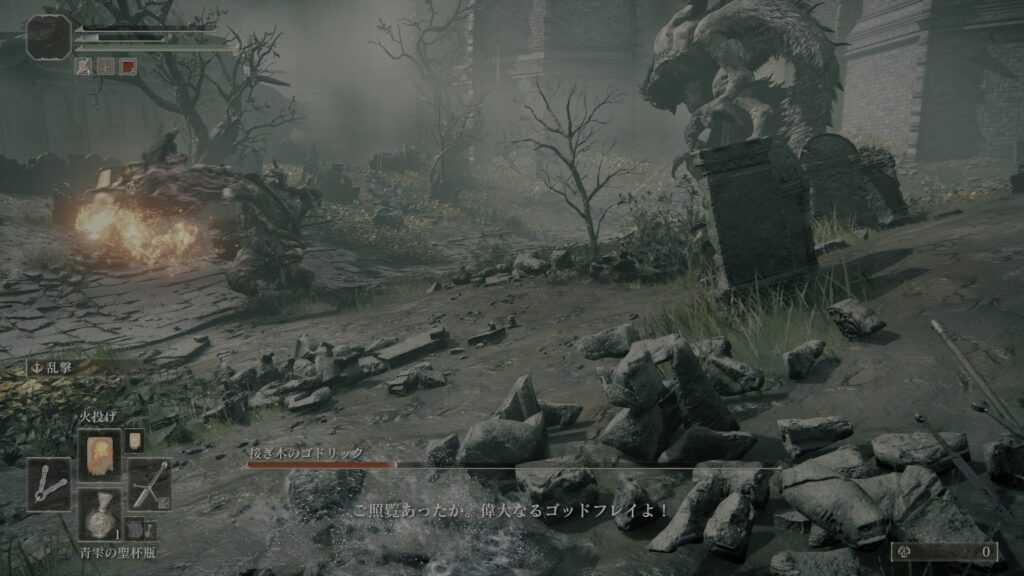
Task: Click the small scroll slot beside the spell
Action: pyautogui.click(x=133, y=440)
